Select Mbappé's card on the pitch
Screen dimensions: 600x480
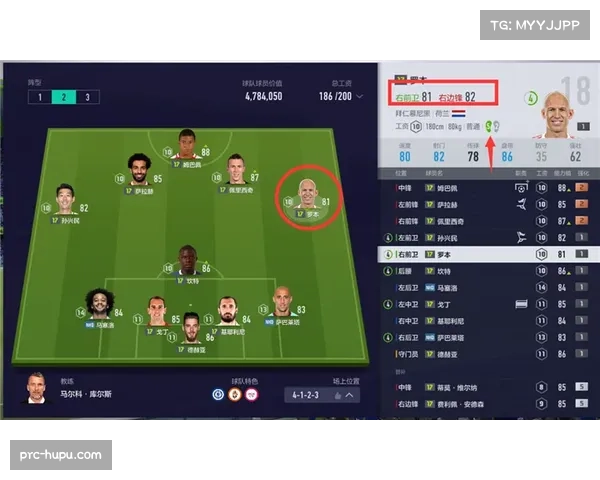pos(186,144)
